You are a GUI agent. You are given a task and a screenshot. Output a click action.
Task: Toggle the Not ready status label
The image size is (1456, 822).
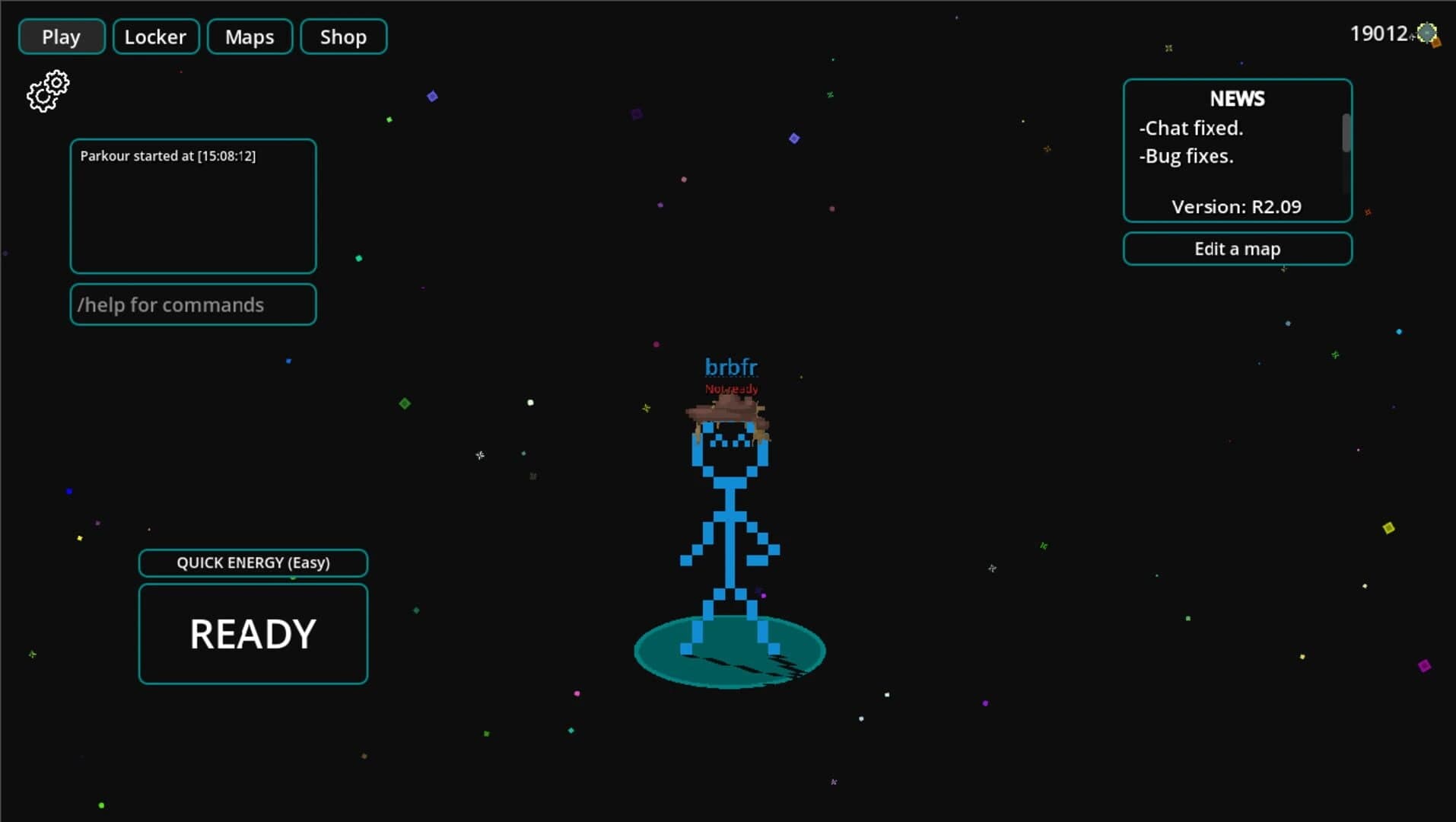point(730,389)
